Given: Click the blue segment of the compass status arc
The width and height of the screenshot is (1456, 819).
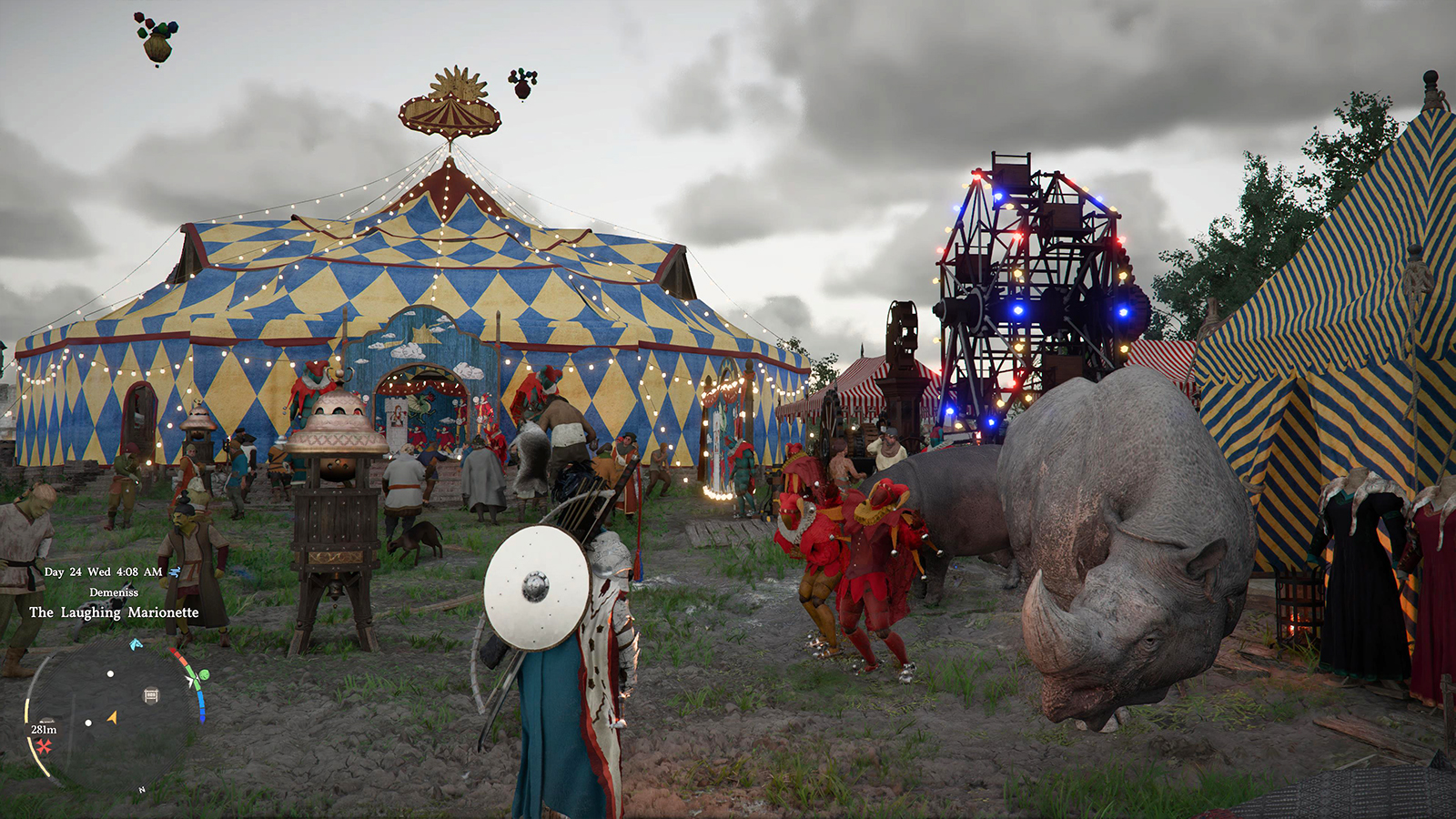Looking at the screenshot, I should pyautogui.click(x=201, y=703).
